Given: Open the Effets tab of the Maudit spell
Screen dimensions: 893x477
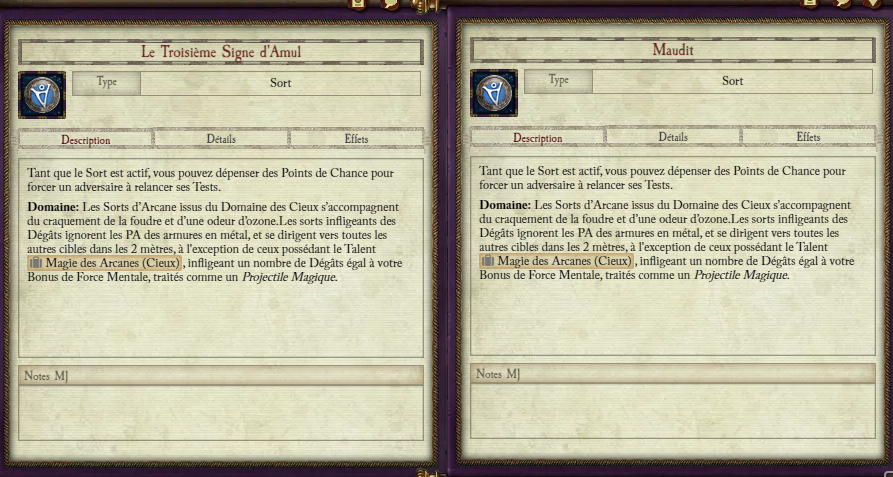Looking at the screenshot, I should [808, 137].
